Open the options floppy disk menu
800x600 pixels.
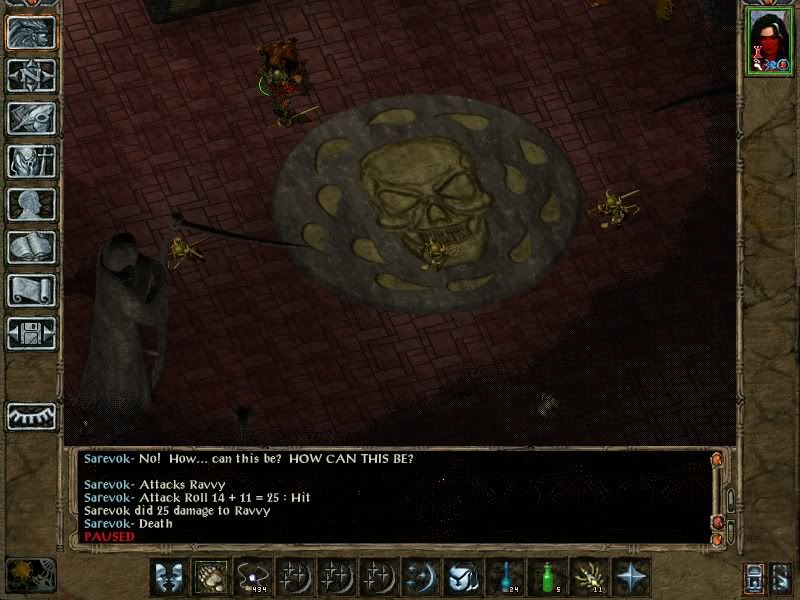[31, 333]
